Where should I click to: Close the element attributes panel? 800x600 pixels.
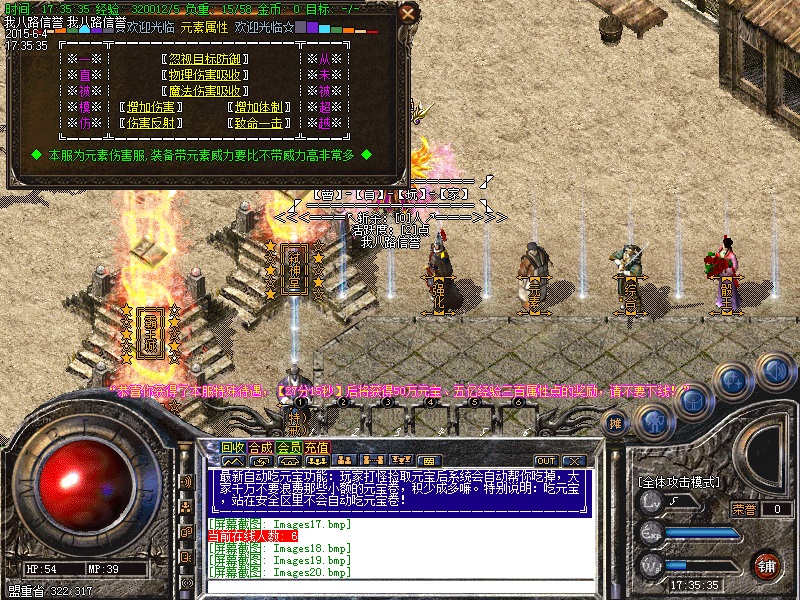(x=407, y=13)
